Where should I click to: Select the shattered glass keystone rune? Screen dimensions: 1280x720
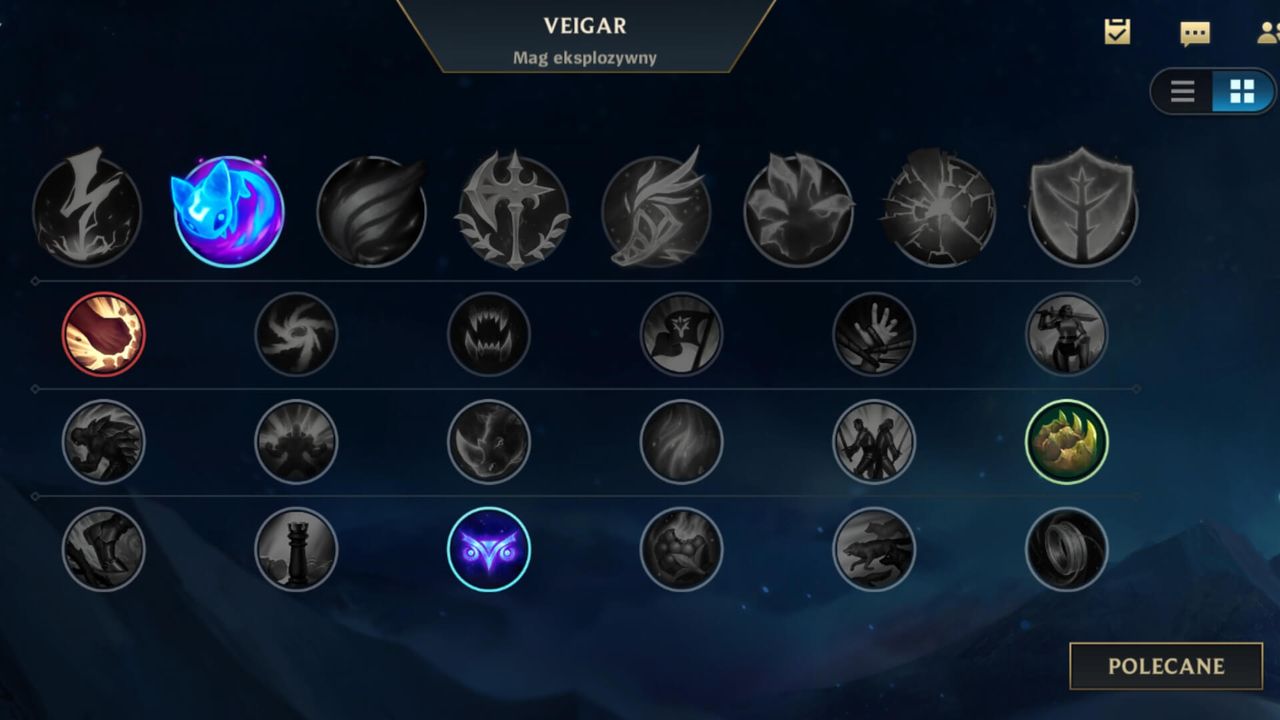[940, 211]
